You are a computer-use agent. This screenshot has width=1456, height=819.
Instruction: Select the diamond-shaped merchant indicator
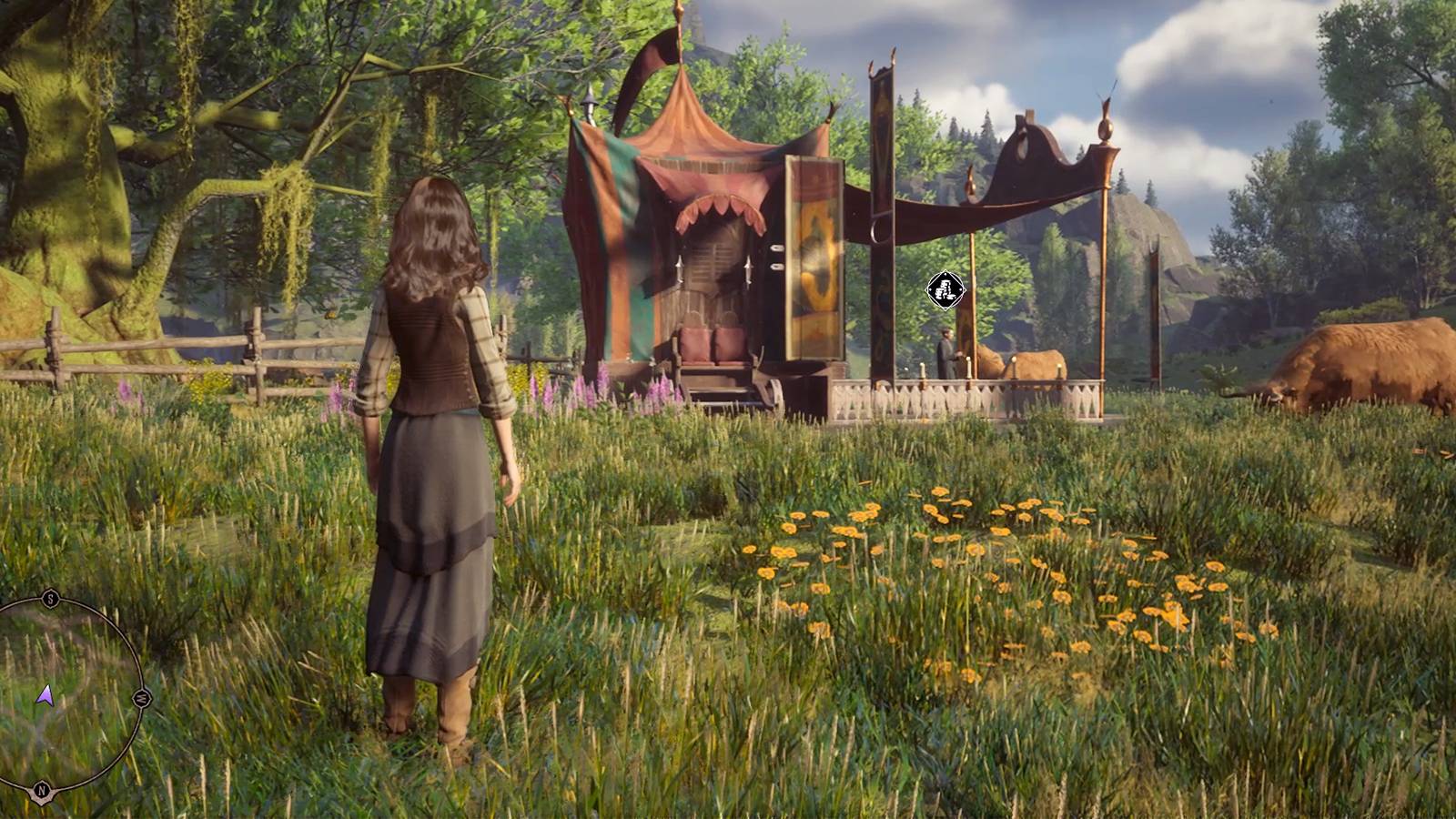tap(944, 289)
